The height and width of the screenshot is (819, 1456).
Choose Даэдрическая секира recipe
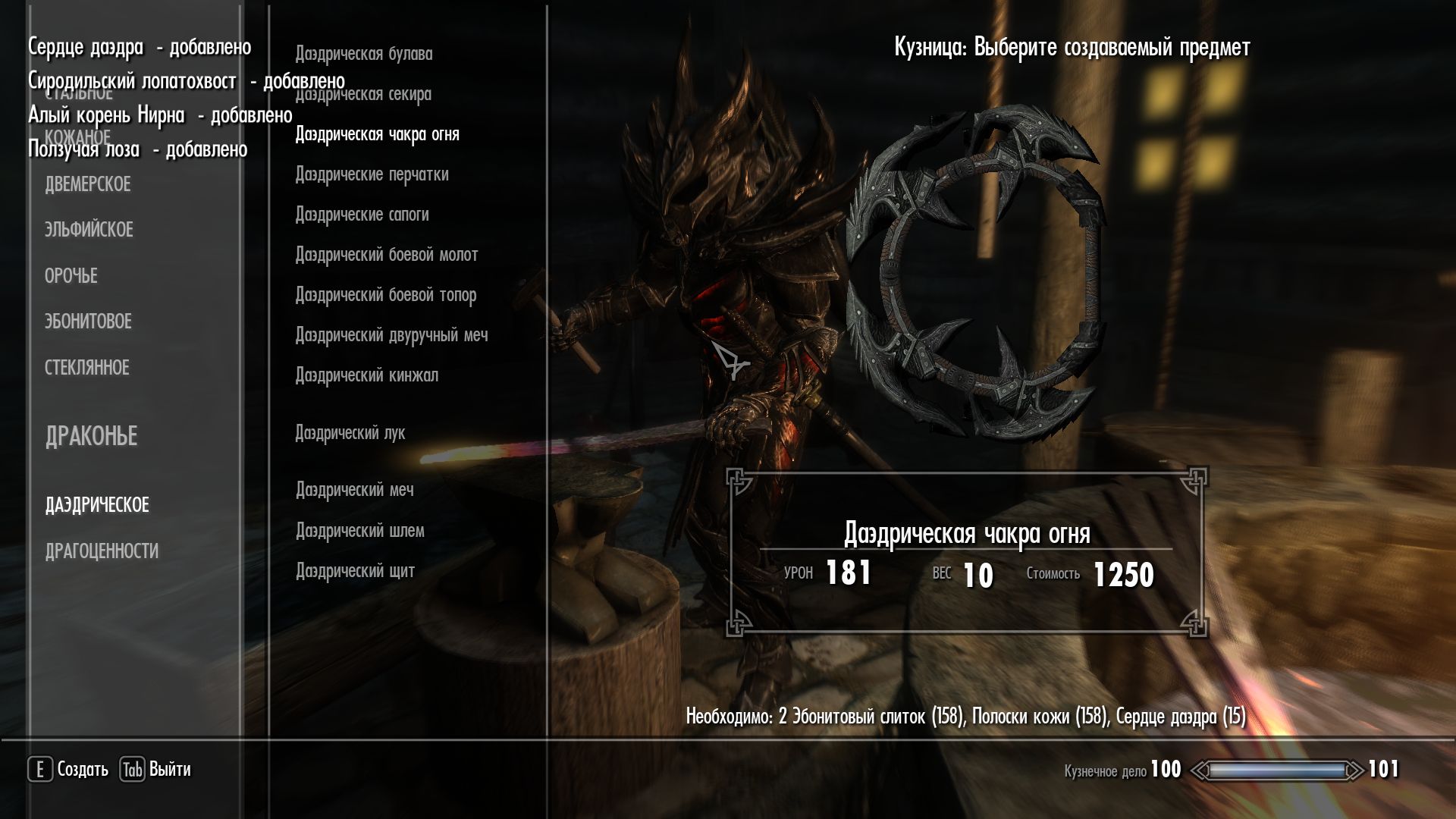pyautogui.click(x=362, y=95)
